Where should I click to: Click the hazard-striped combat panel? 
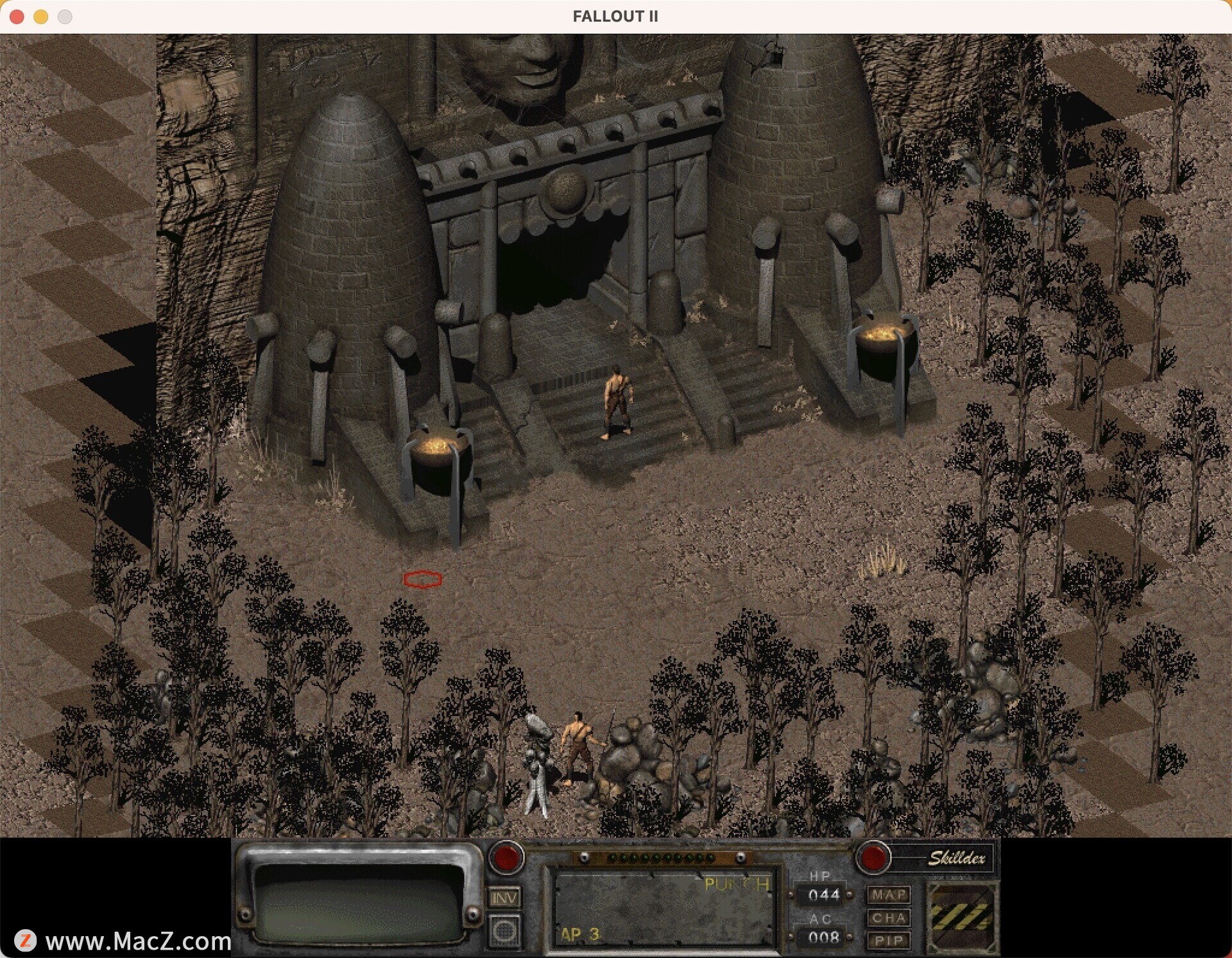[961, 916]
